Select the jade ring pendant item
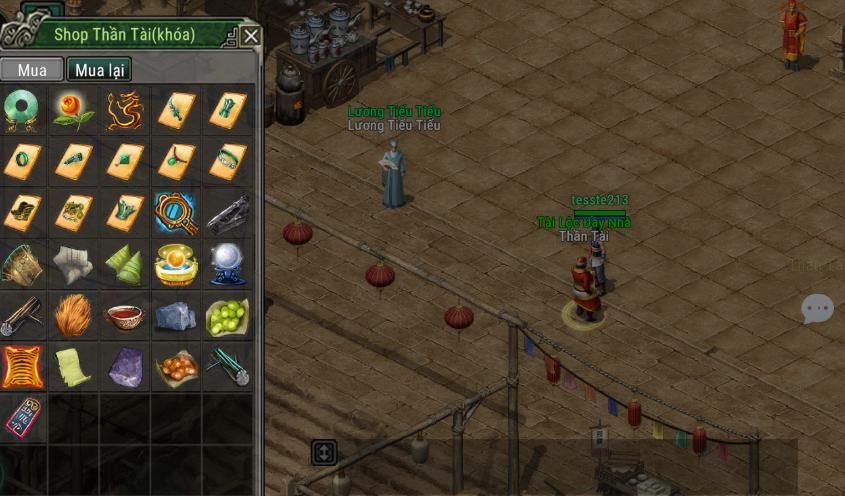 (21, 110)
